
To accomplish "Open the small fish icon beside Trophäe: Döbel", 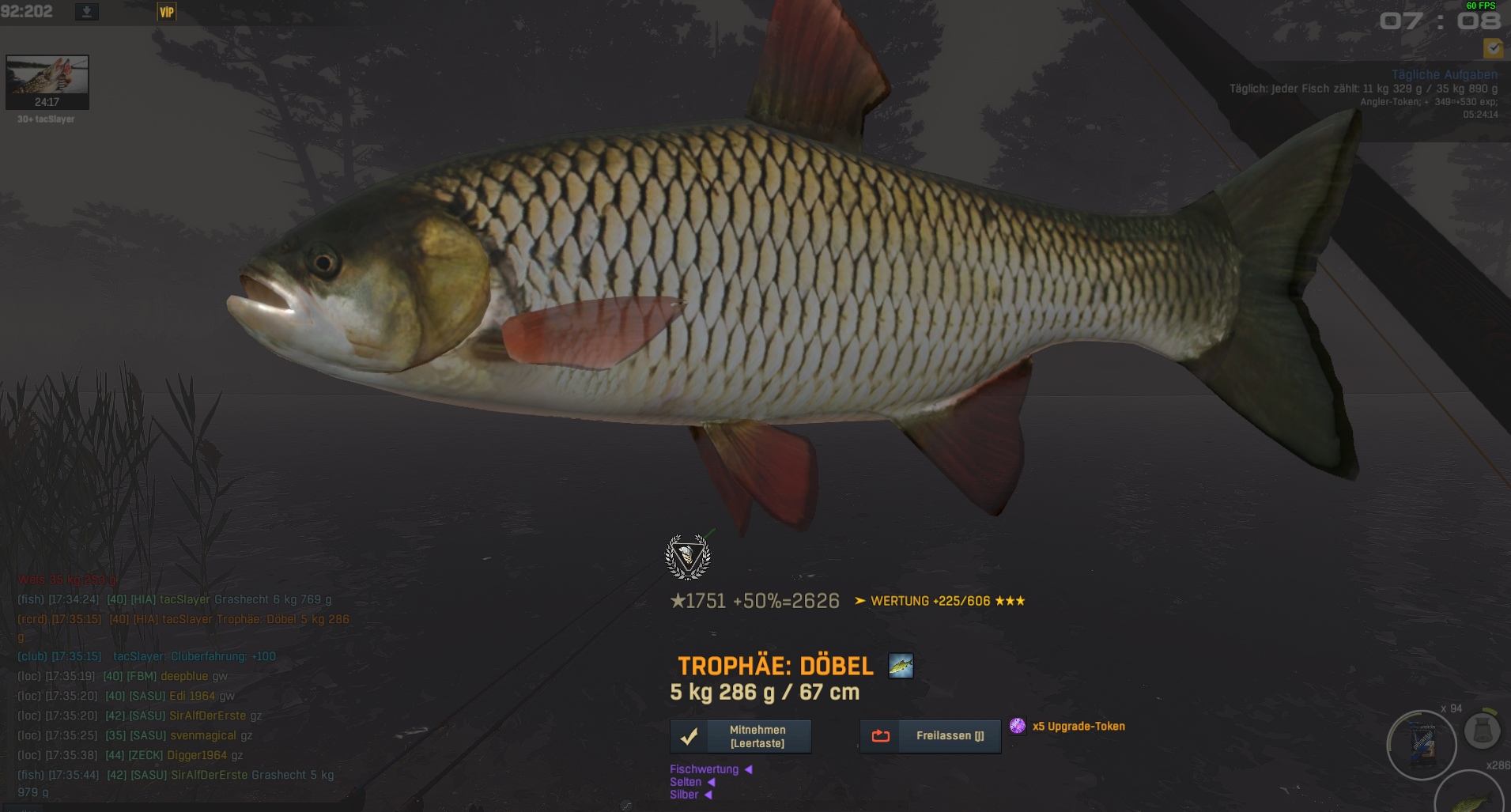I will 901,666.
